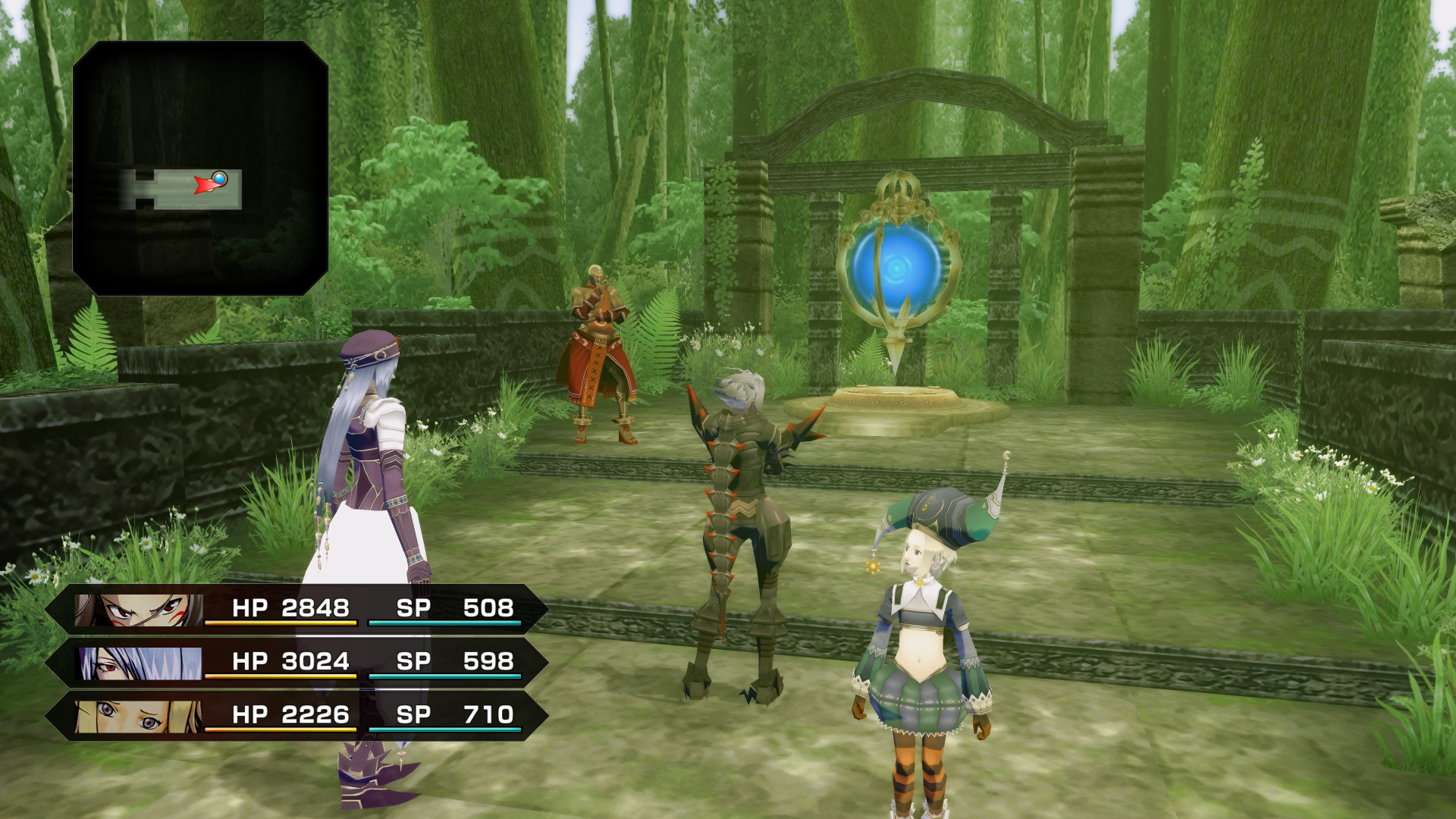Click the blue portal marker on minimap
The image size is (1456, 819).
(x=220, y=179)
